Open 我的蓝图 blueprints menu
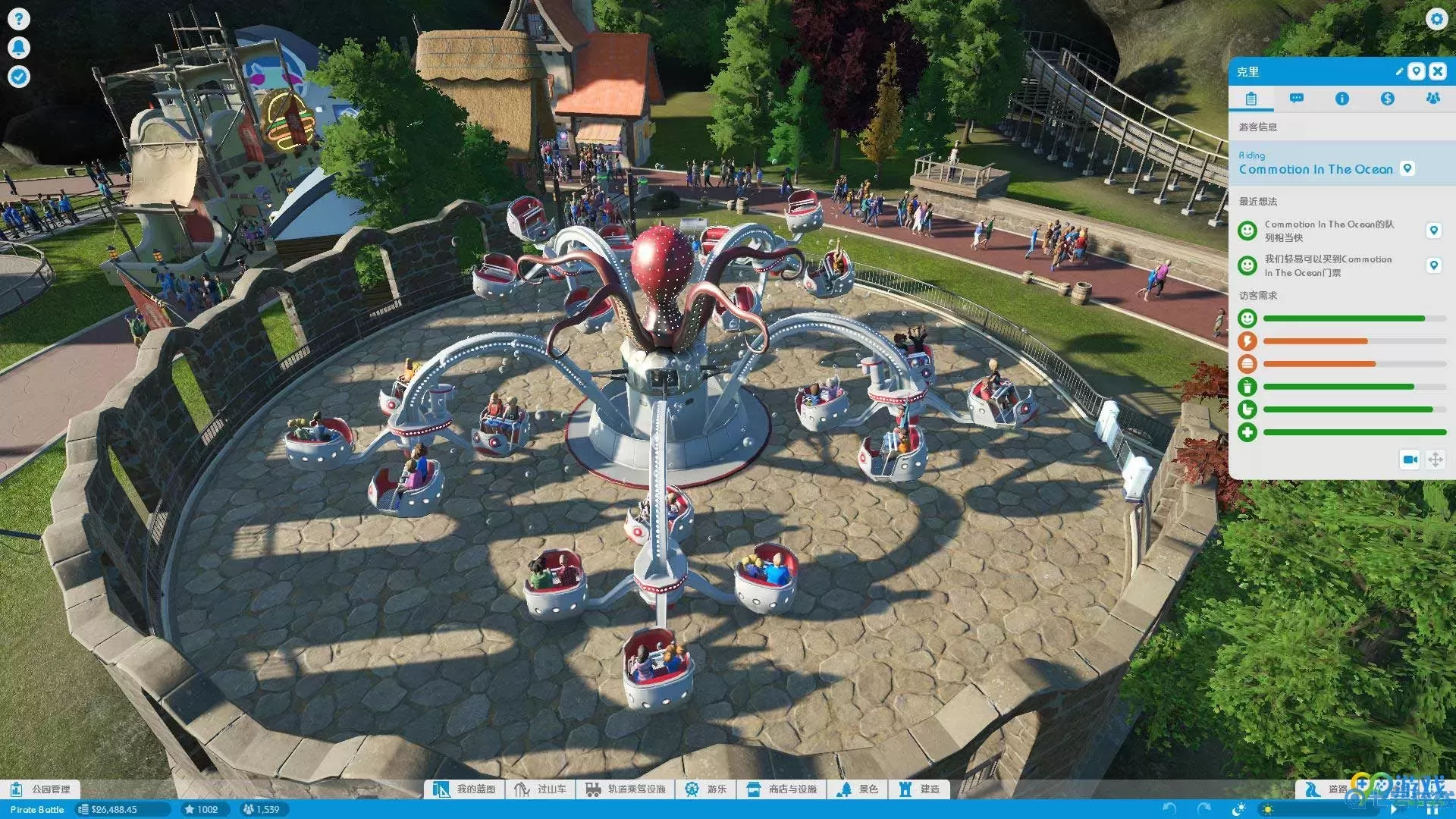 point(466,789)
